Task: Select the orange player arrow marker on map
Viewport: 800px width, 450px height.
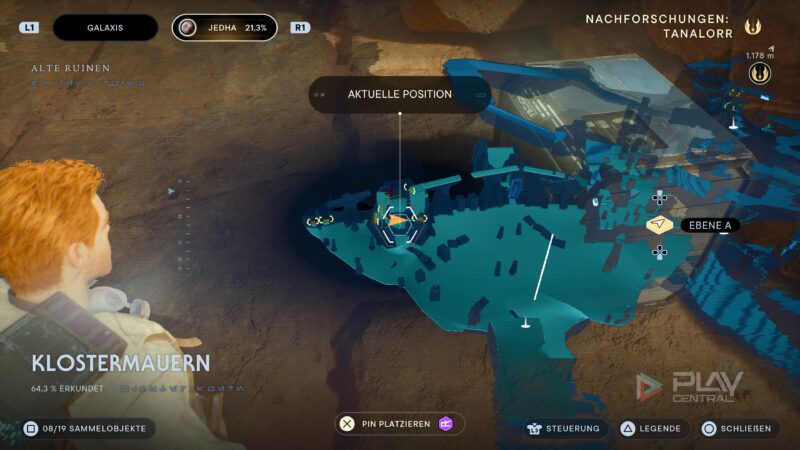Action: click(398, 219)
